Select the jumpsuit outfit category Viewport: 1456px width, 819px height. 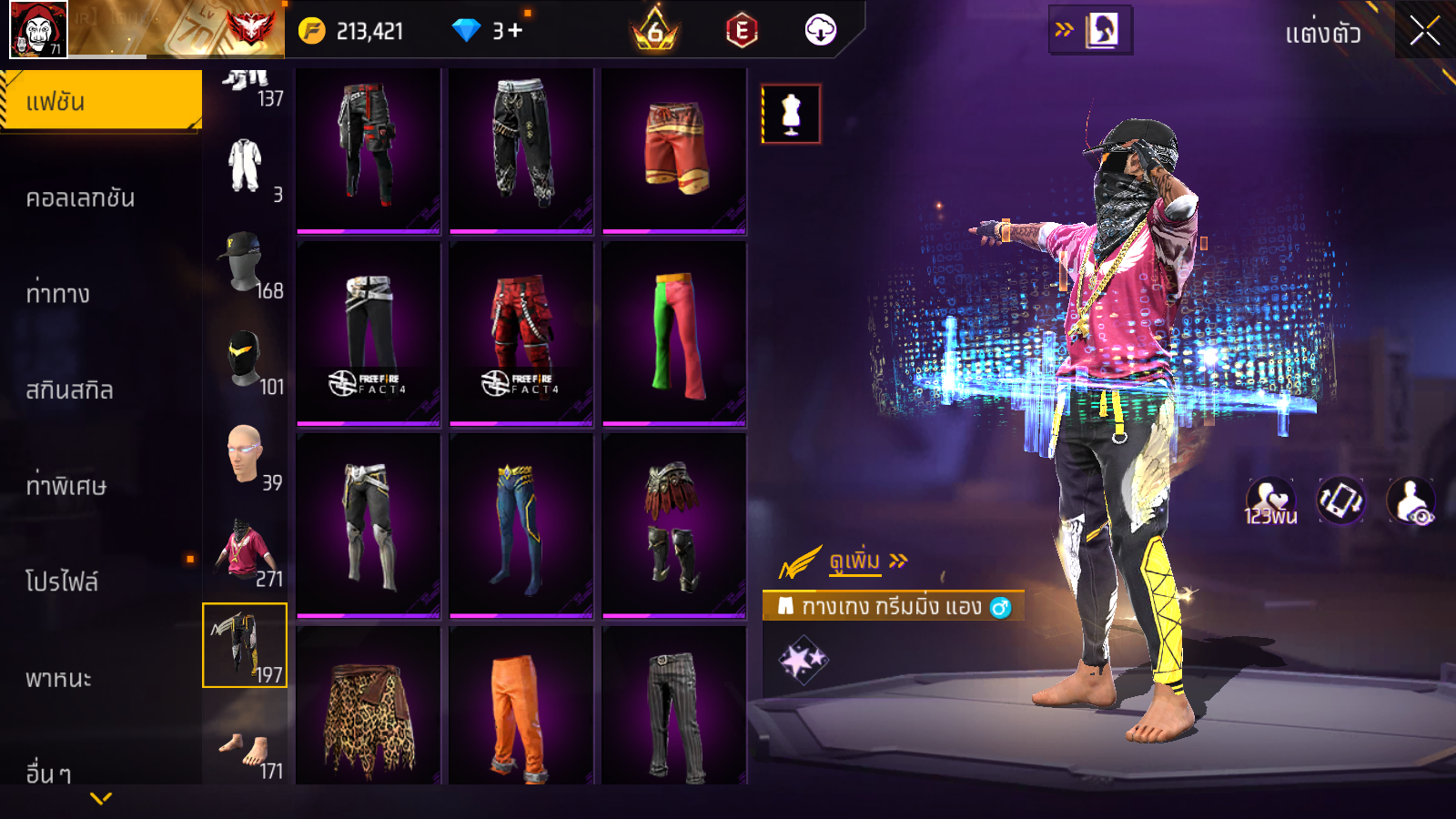point(245,167)
